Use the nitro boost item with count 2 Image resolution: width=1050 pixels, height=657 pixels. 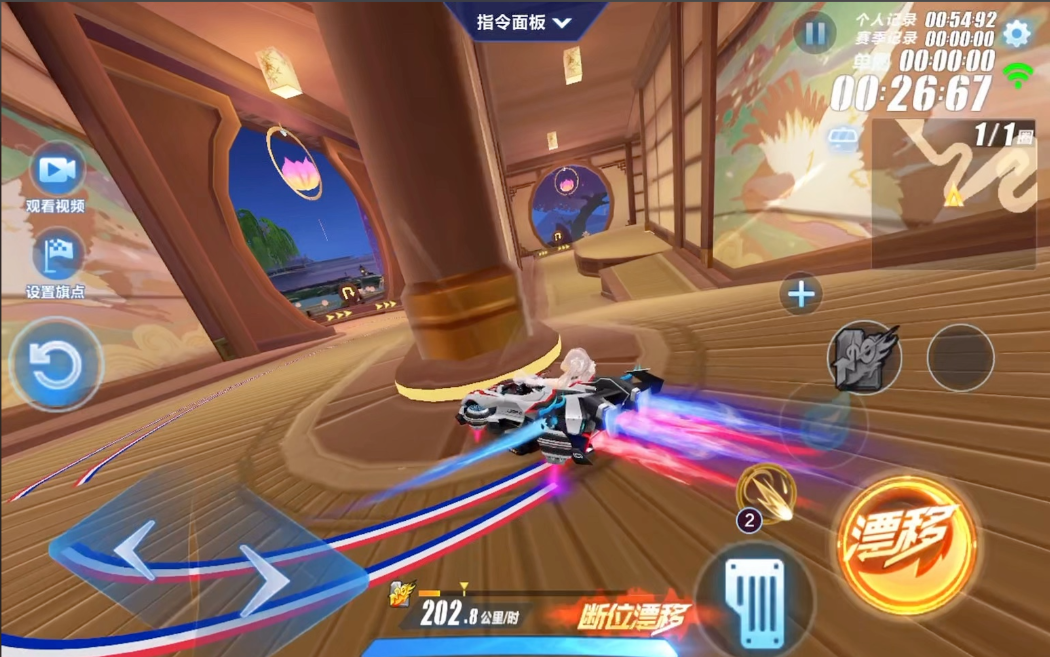tap(768, 494)
